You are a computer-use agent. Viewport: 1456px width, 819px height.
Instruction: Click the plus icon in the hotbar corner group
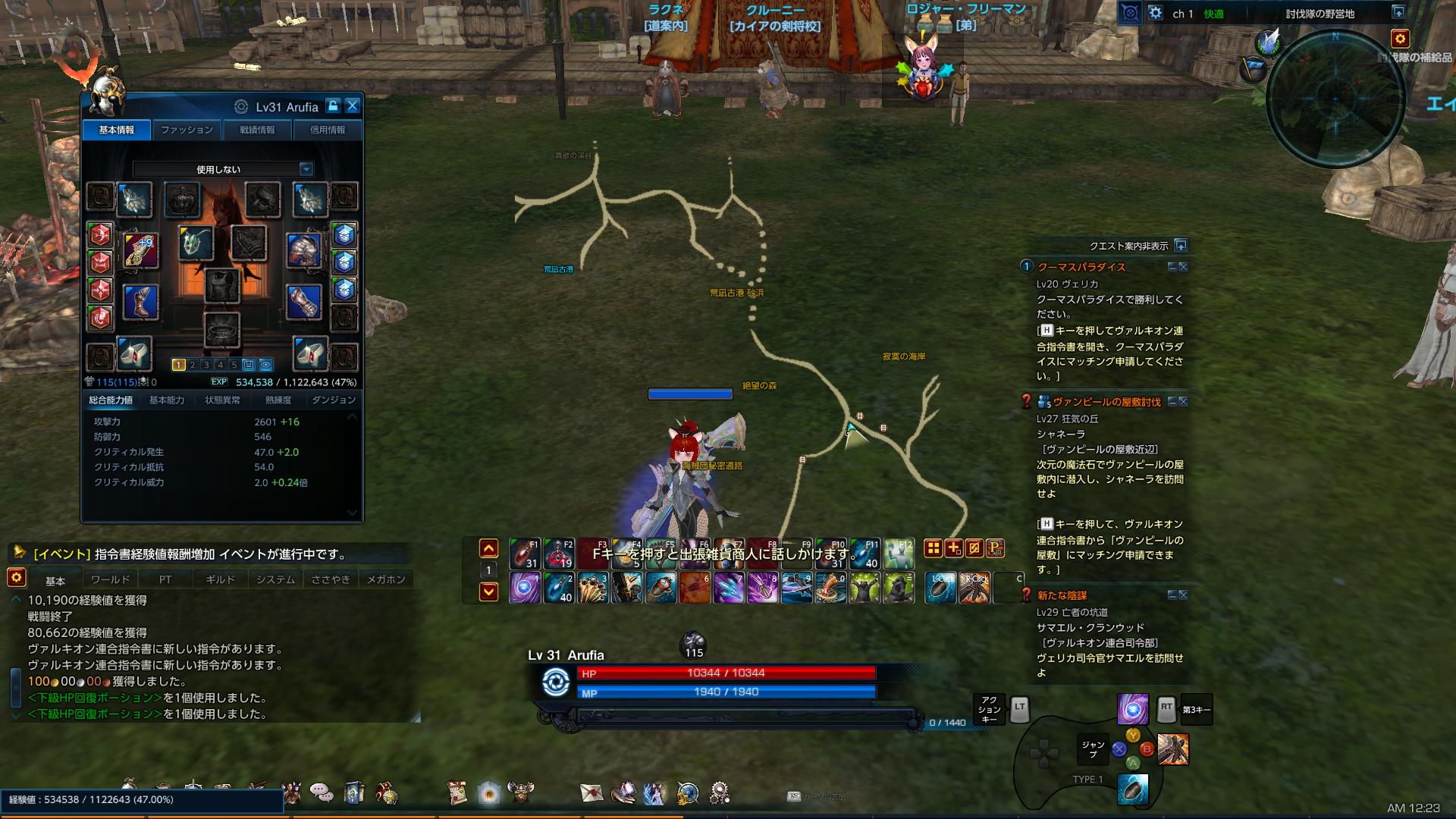953,548
